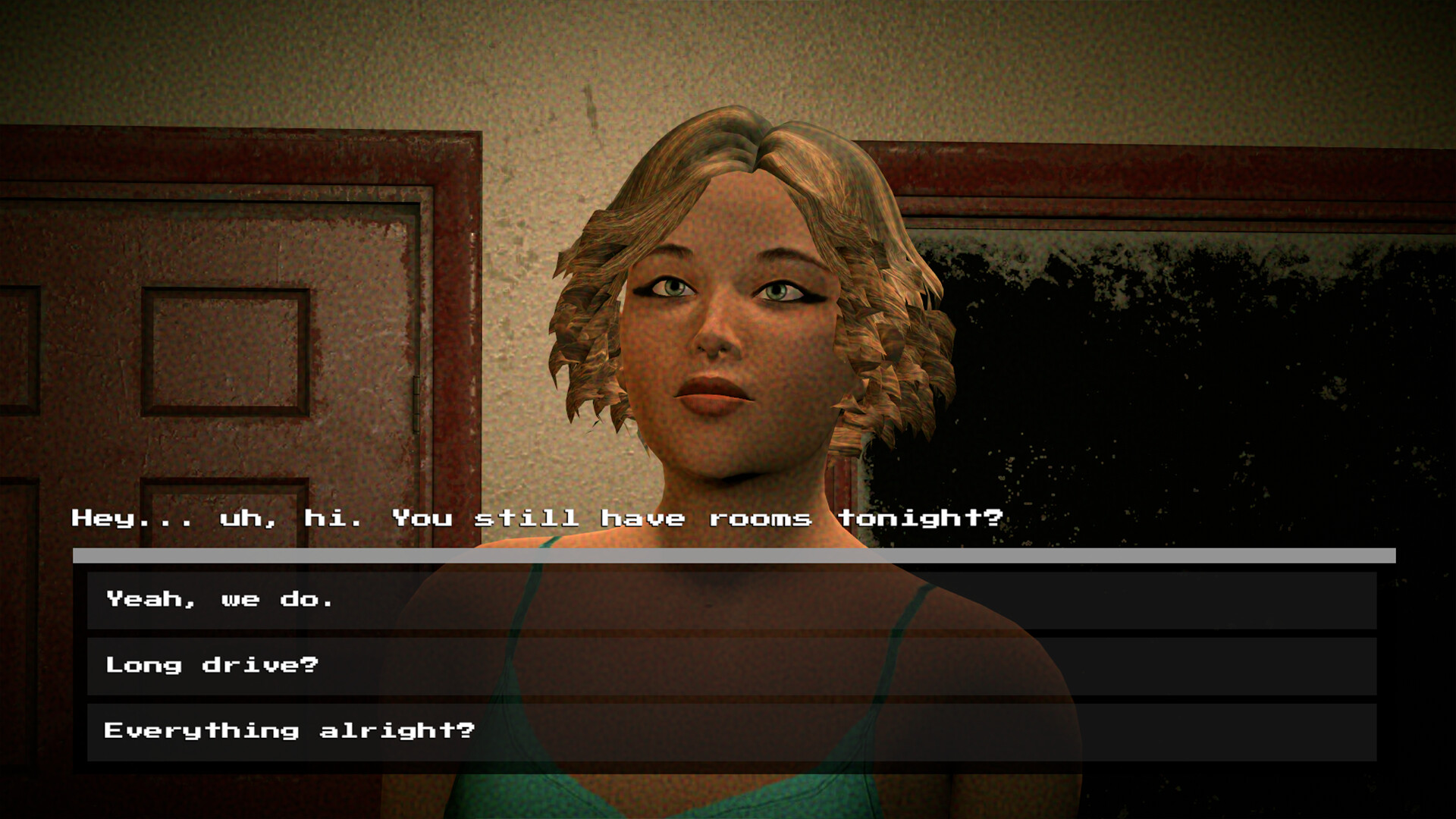The image size is (1456, 819).
Task: Click the second dialogue choice row
Action: [x=728, y=664]
